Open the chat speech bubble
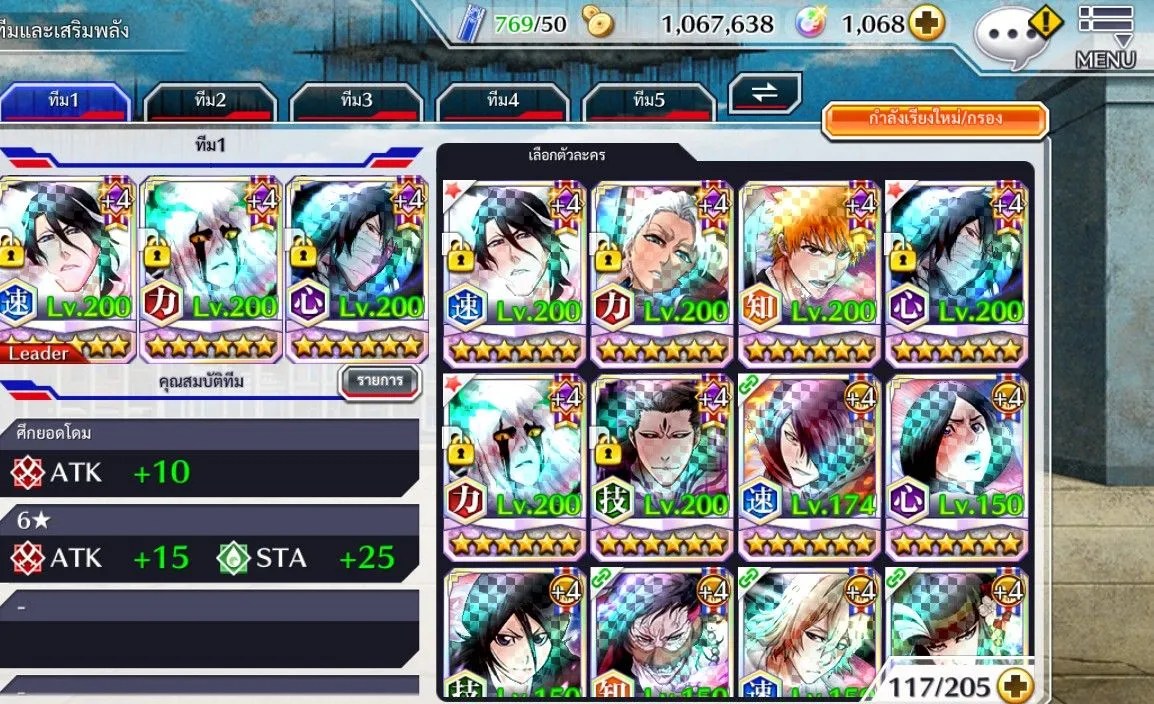The image size is (1154, 704). pos(1009,37)
